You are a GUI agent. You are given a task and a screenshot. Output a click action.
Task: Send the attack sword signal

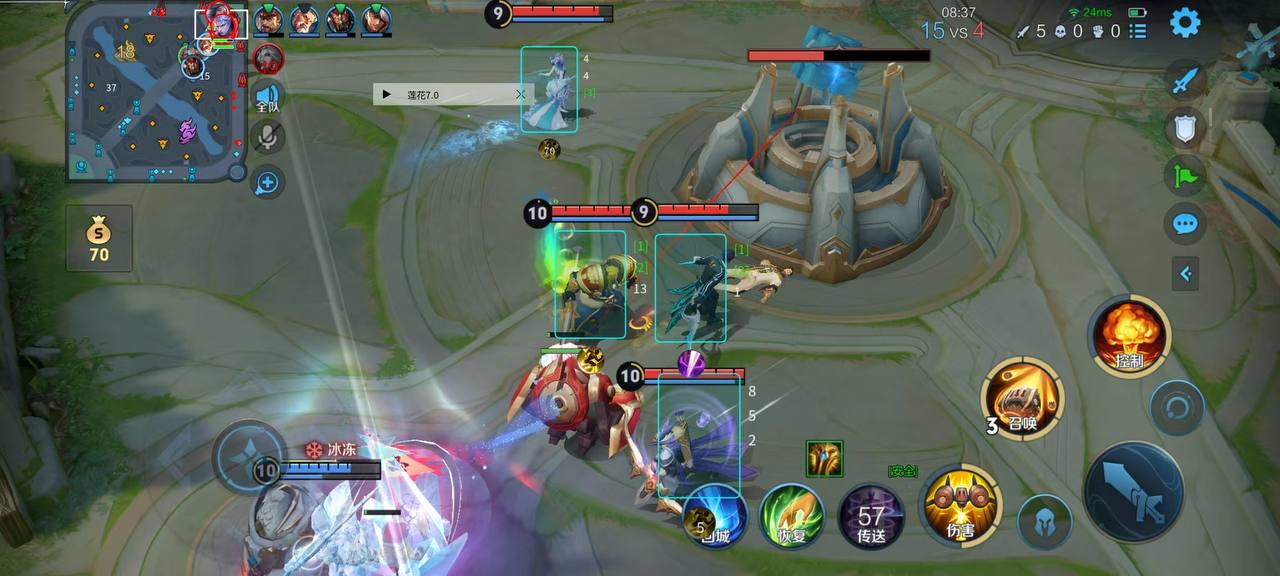[x=1185, y=81]
